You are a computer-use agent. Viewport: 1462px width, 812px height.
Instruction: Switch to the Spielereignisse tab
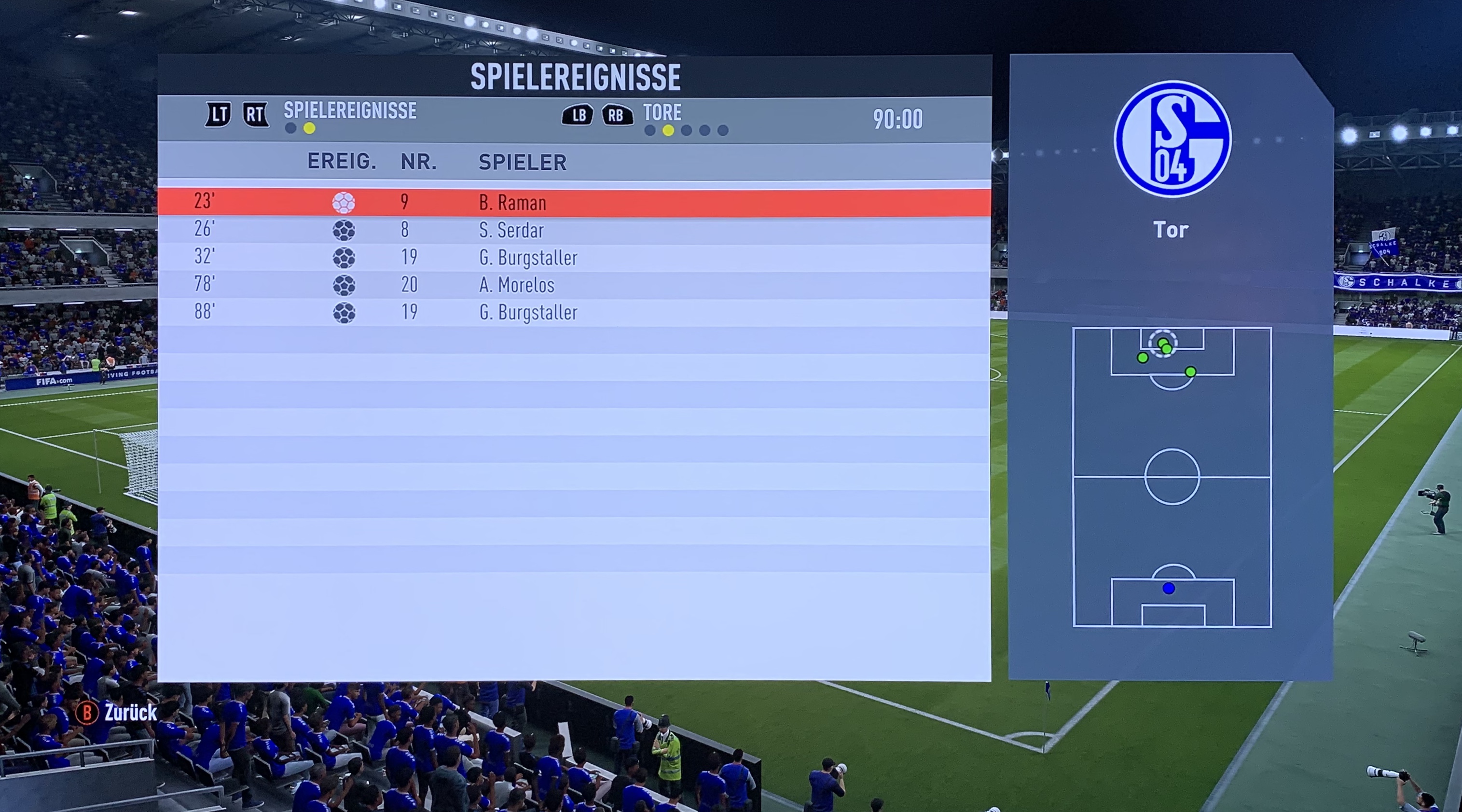[350, 110]
